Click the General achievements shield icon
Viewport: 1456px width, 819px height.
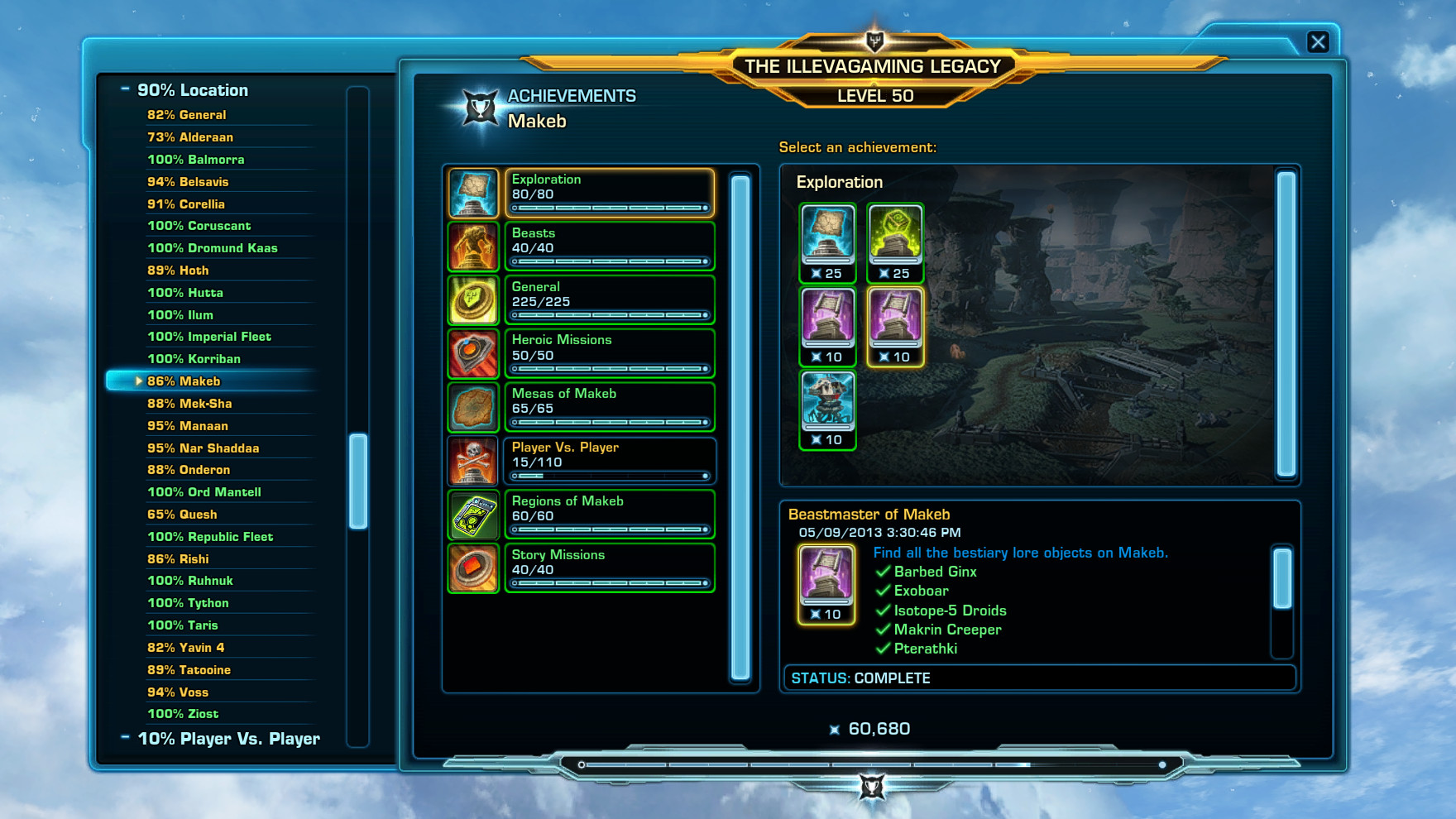[473, 301]
